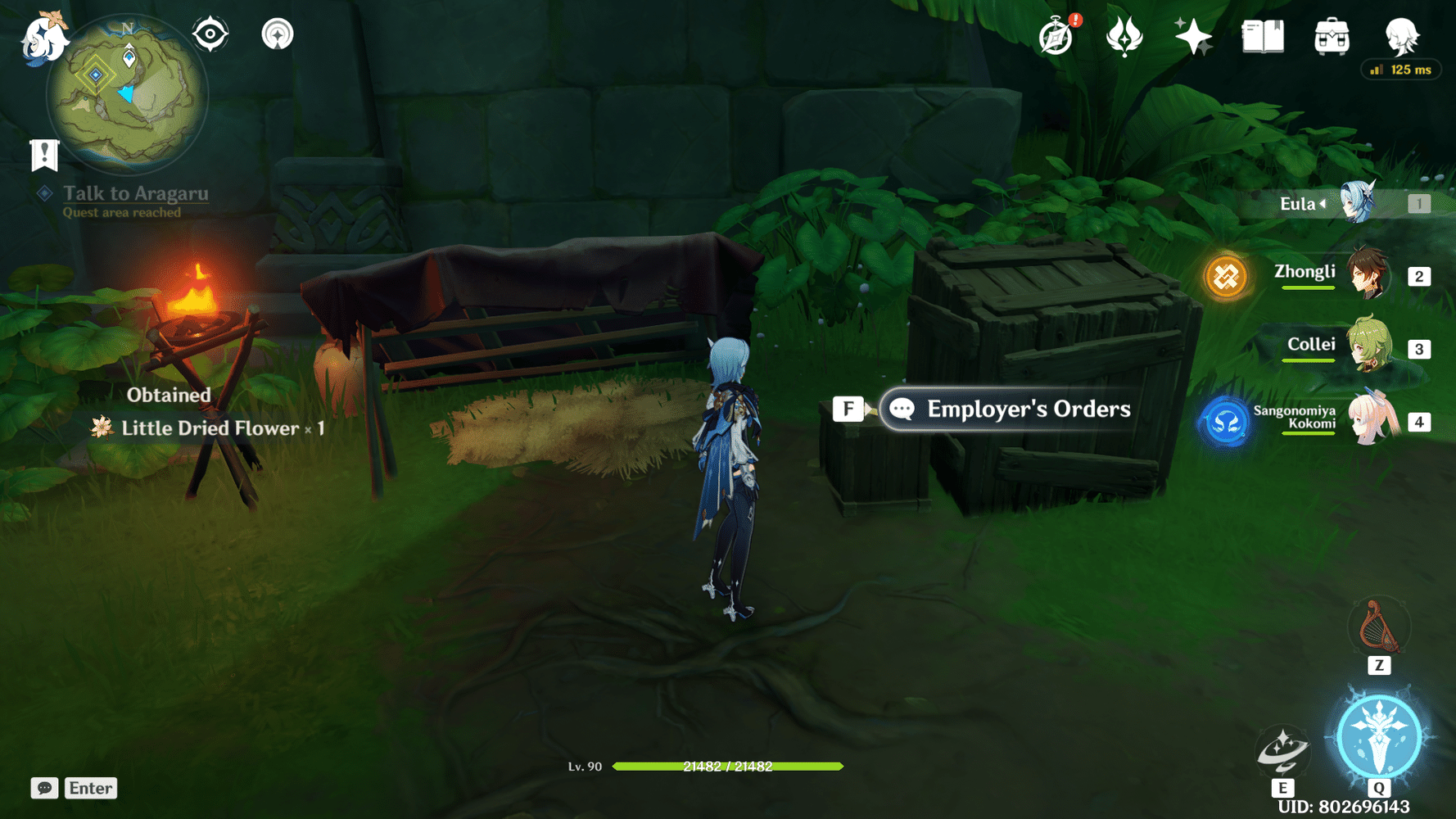Open the Wish menu star icon

pos(1192,36)
